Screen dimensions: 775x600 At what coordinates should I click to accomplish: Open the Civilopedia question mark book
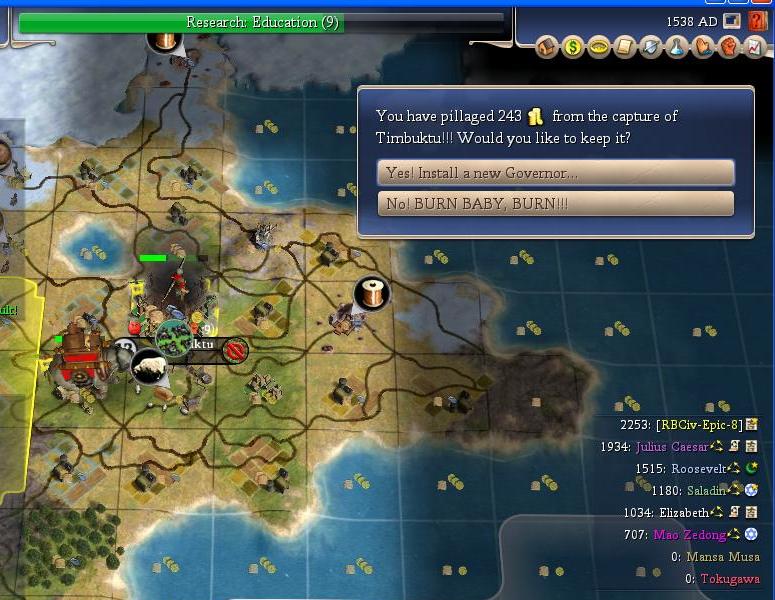[757, 20]
